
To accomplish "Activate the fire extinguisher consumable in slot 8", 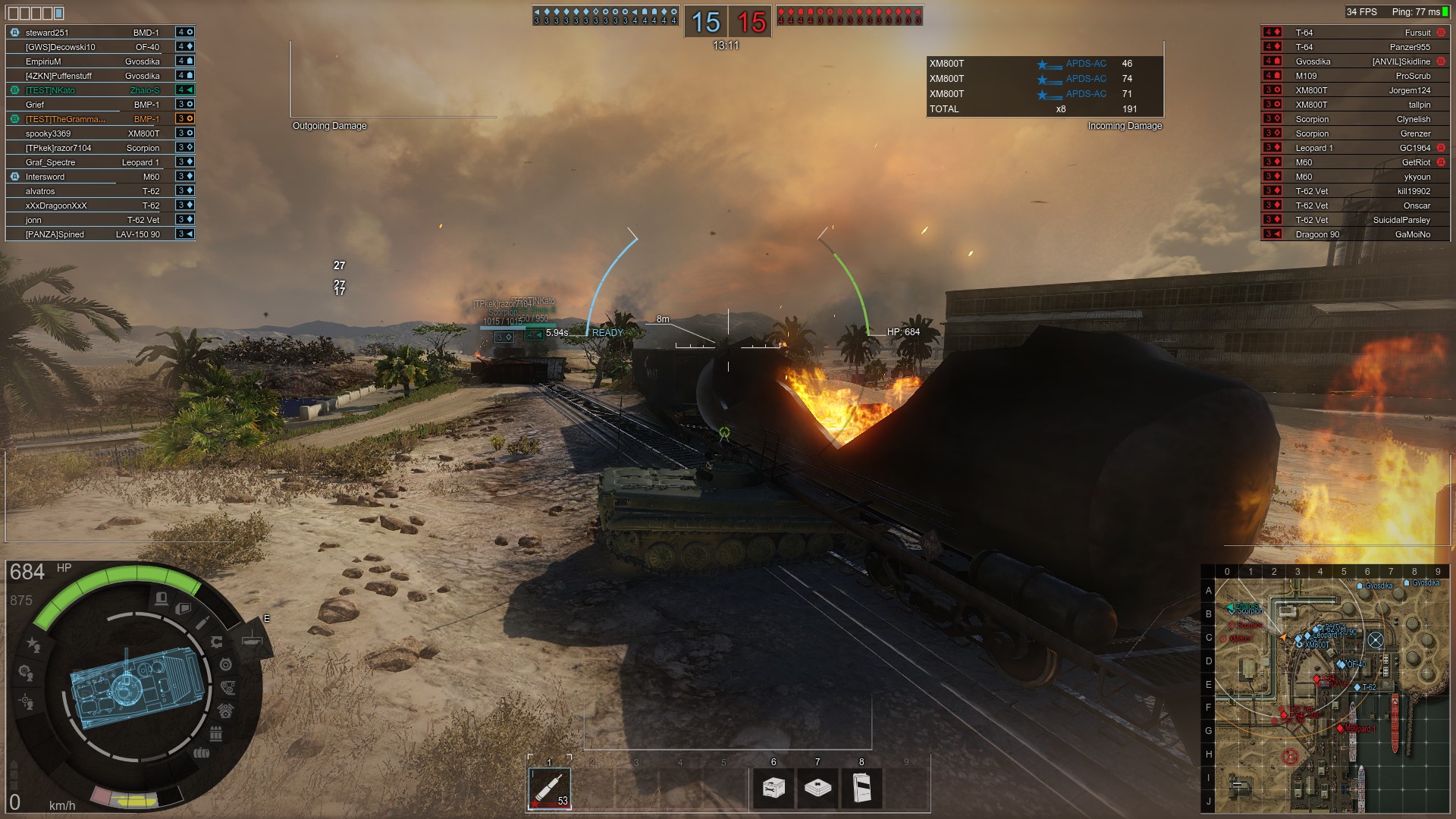I will click(861, 788).
